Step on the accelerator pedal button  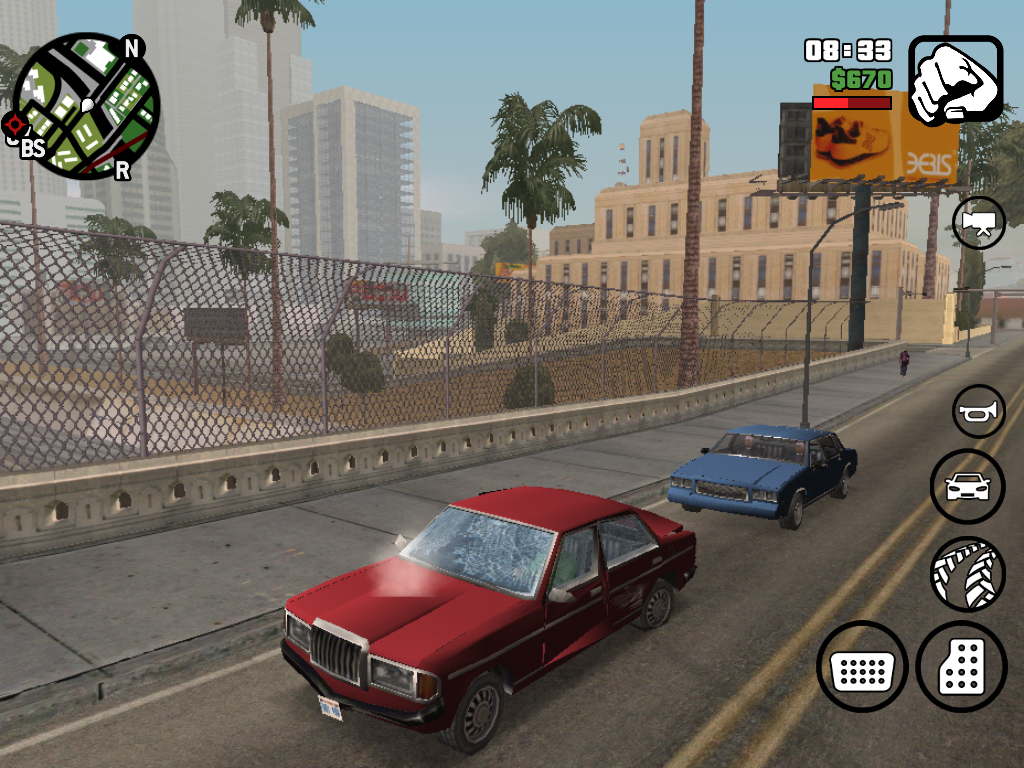tap(961, 667)
